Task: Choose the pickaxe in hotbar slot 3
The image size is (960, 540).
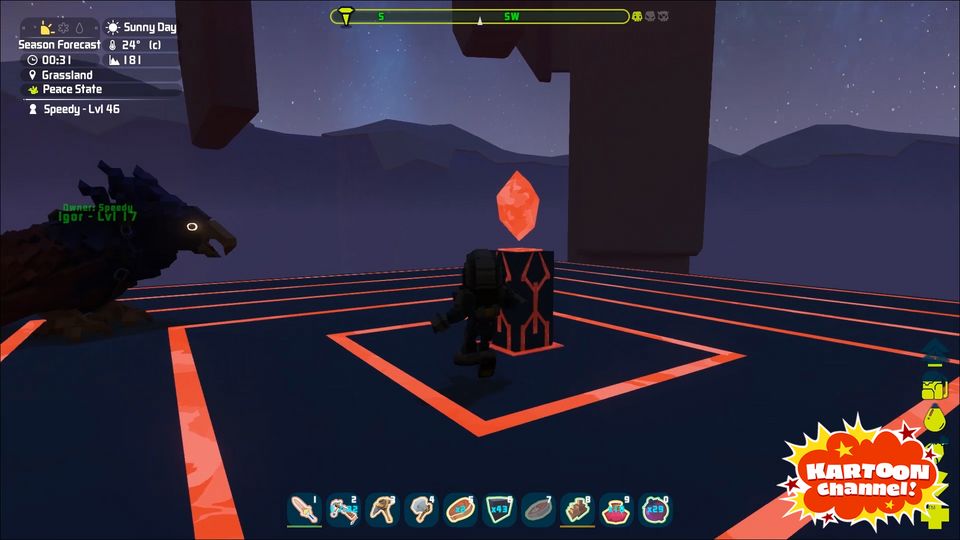Action: [x=382, y=509]
